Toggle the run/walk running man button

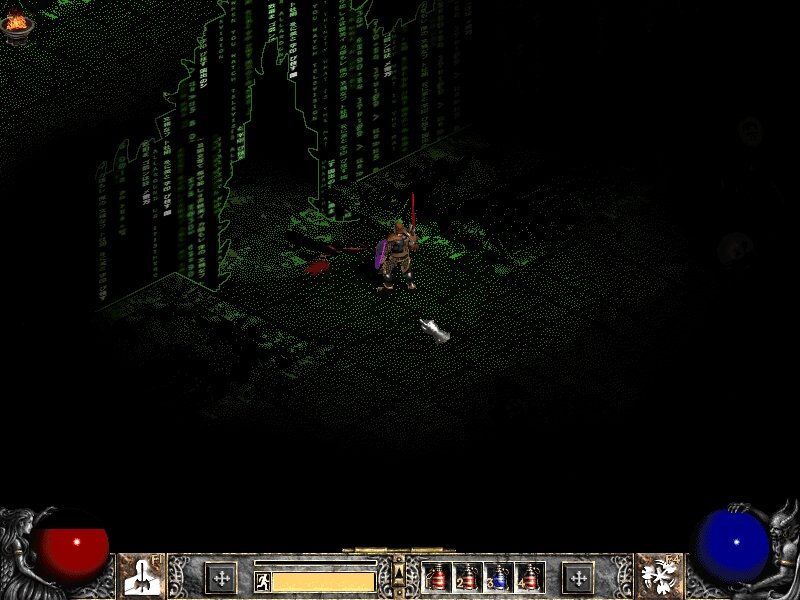coord(264,581)
